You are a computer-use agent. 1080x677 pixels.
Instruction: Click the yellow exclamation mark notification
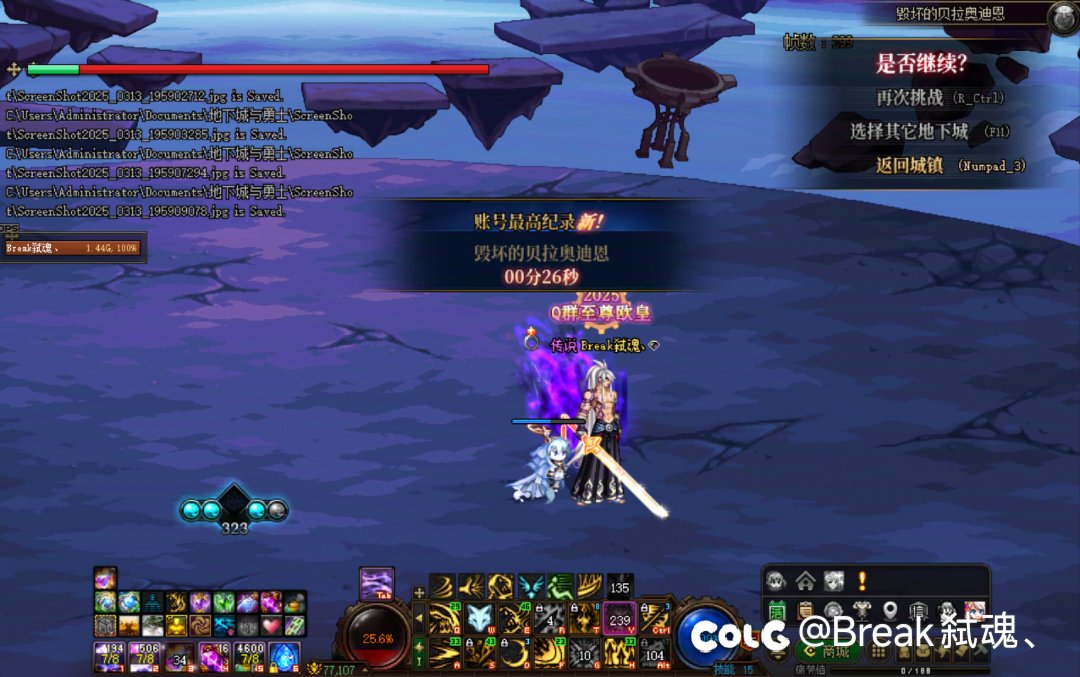[x=861, y=581]
